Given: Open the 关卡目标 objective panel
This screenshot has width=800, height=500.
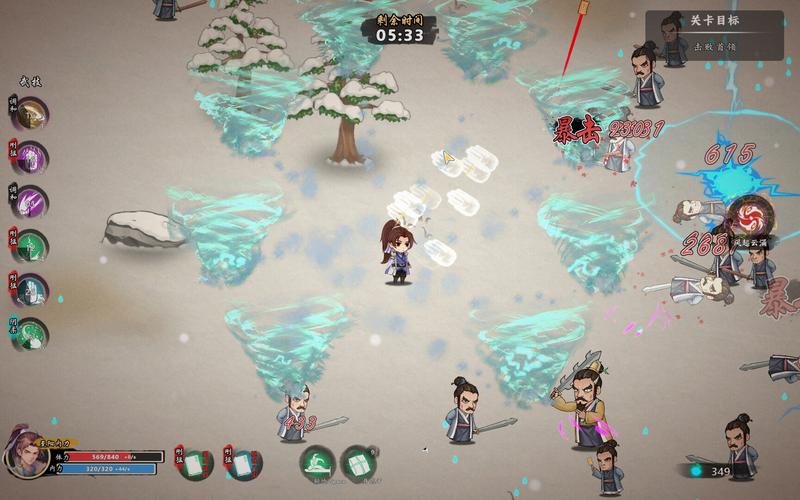Looking at the screenshot, I should point(714,20).
